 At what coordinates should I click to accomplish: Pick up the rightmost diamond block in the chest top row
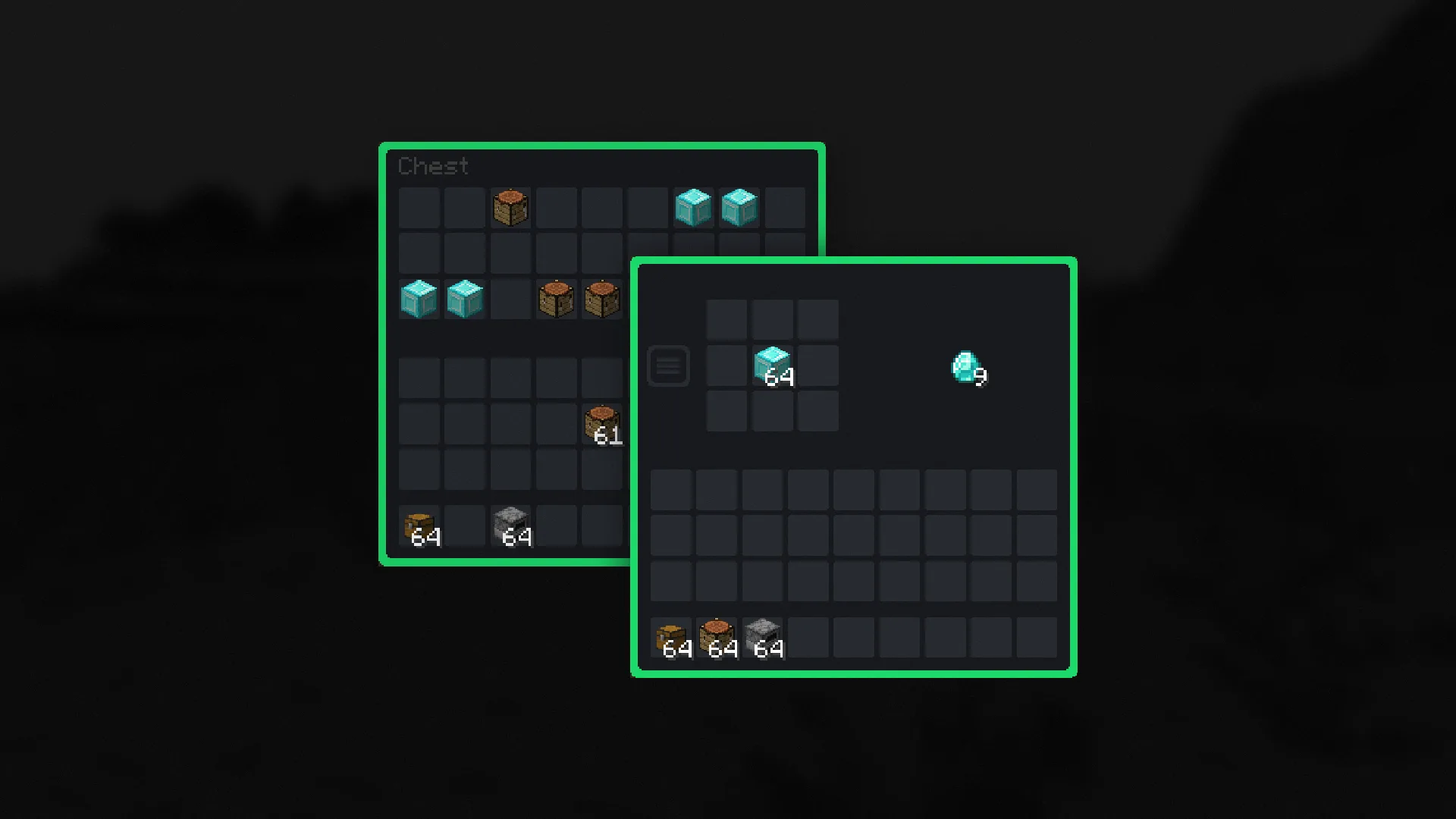739,207
